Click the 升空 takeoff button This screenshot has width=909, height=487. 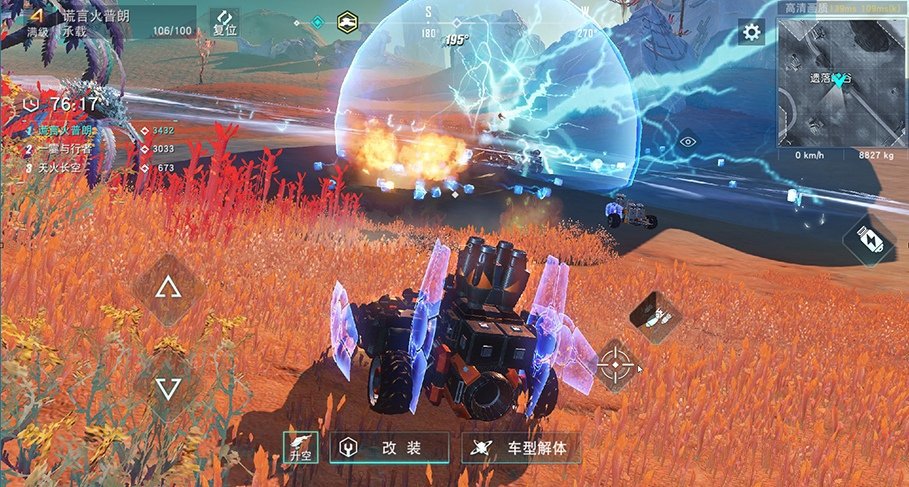(301, 447)
